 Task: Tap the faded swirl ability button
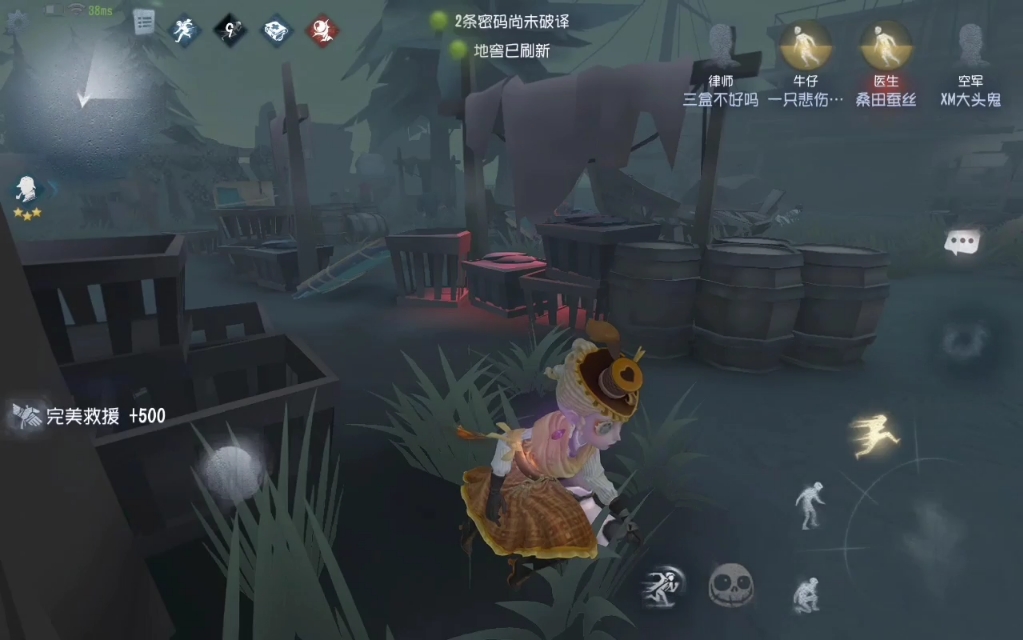(965, 341)
